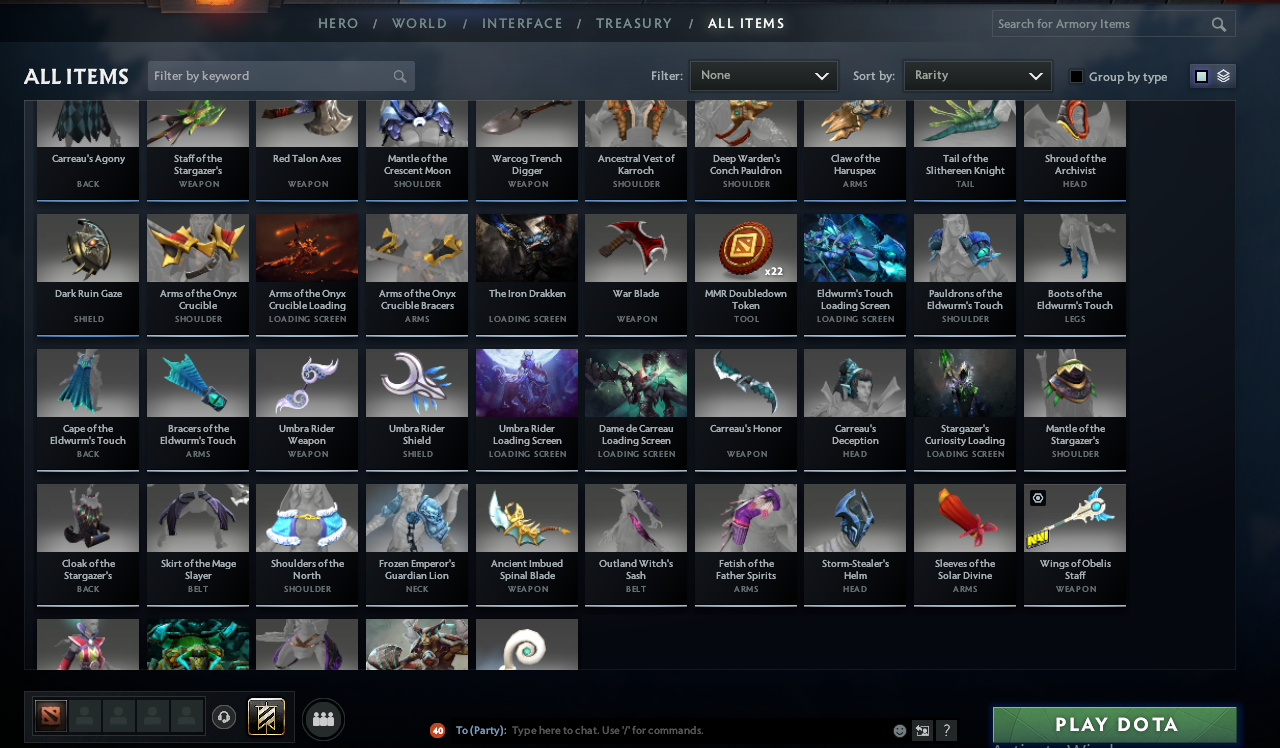This screenshot has height=748, width=1280.
Task: Click the gold banner icon beside party slots
Action: click(266, 716)
